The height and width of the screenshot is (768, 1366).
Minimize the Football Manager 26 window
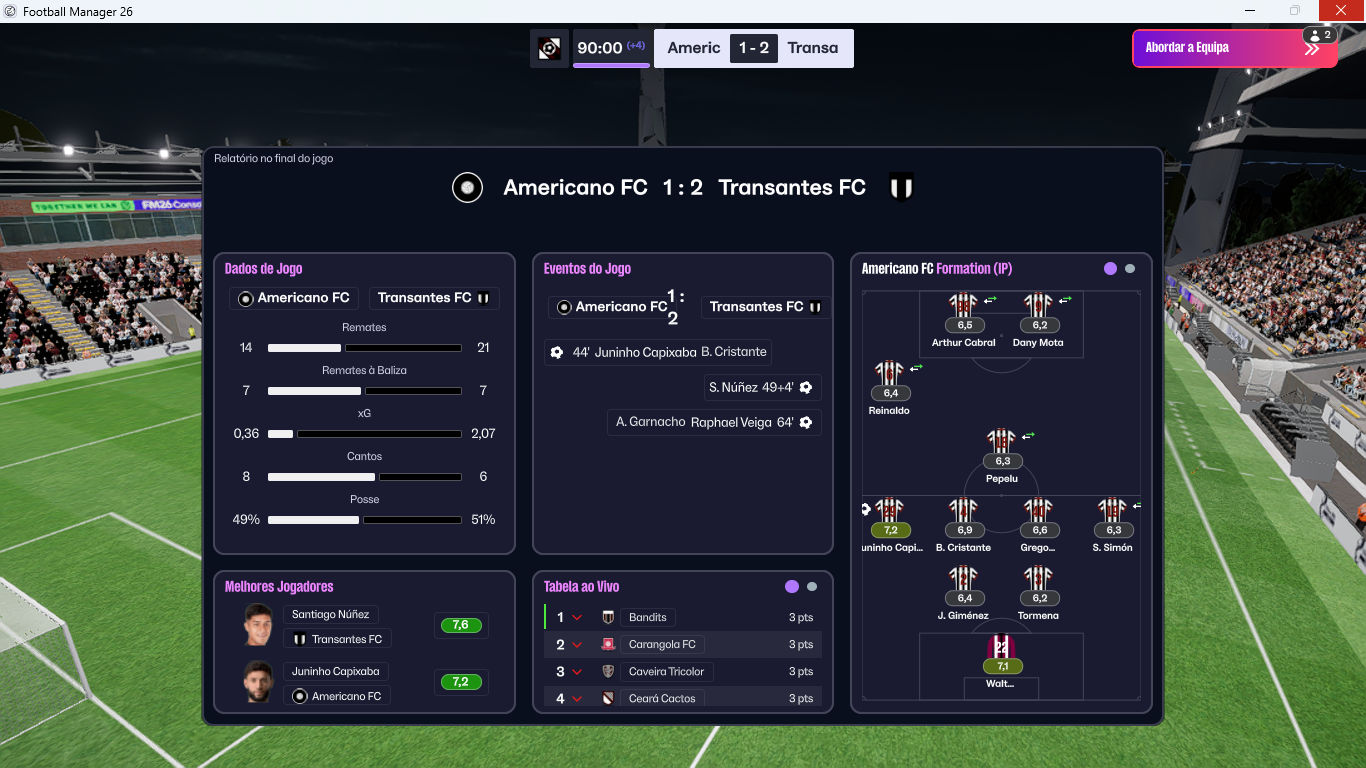pos(1250,11)
